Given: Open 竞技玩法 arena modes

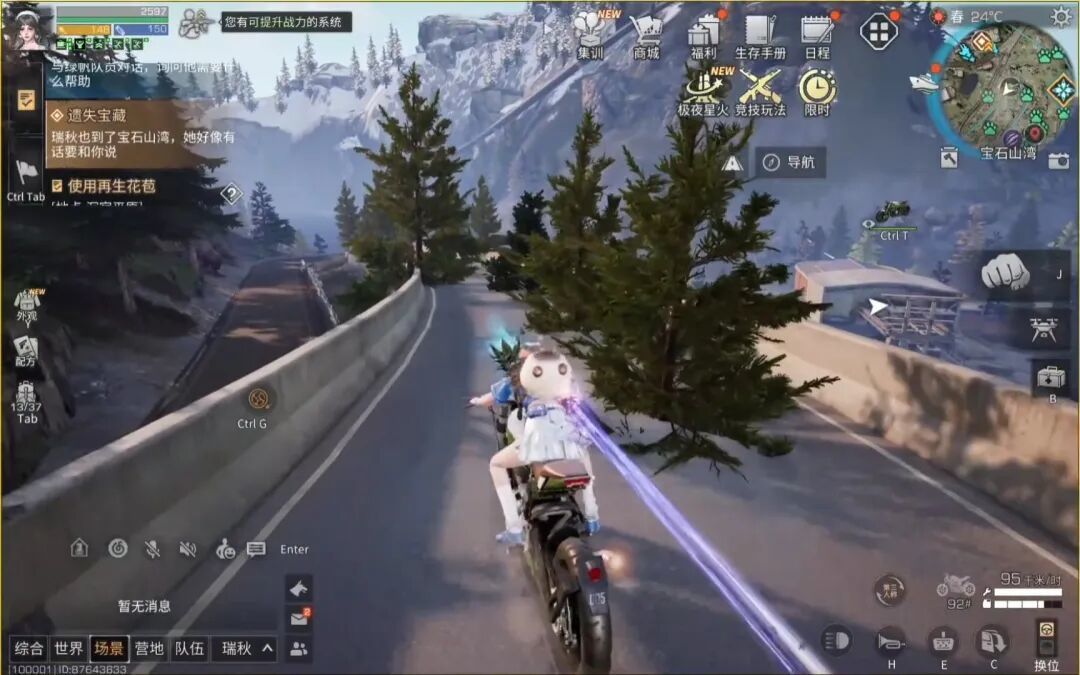Looking at the screenshot, I should (x=760, y=92).
